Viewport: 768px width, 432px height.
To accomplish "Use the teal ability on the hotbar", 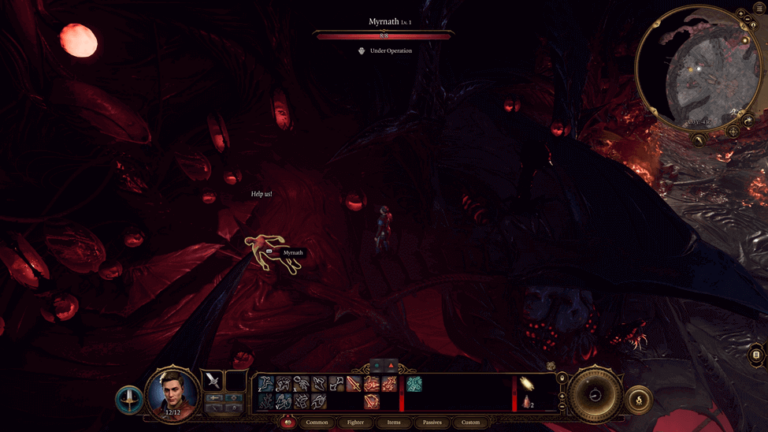I will [x=414, y=384].
